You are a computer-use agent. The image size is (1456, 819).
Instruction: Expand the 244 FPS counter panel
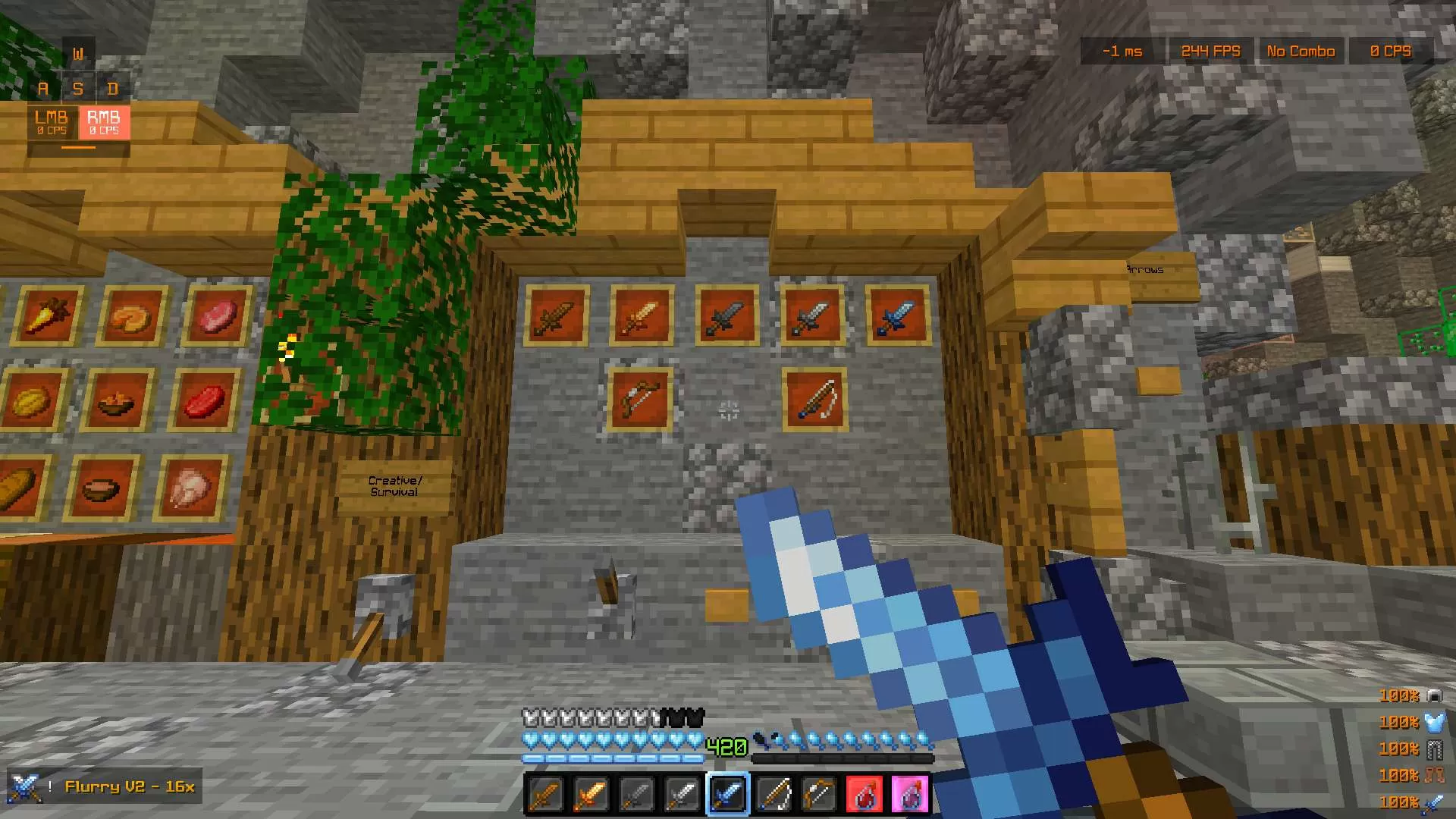click(x=1210, y=51)
